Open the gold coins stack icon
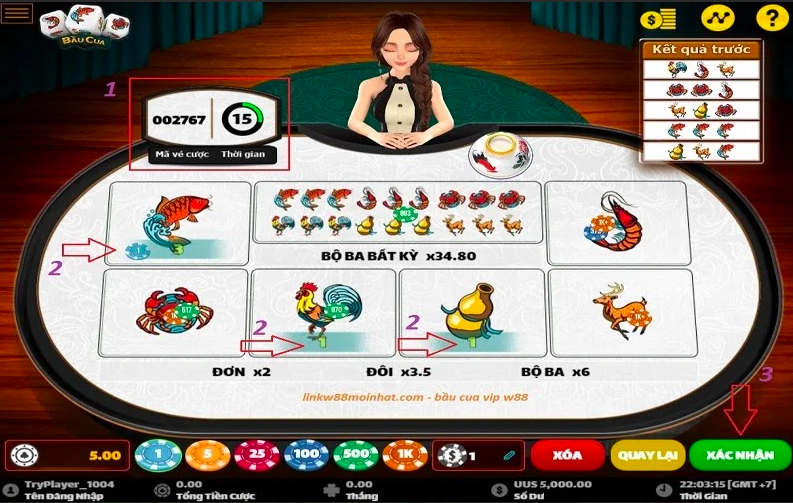 657,18
